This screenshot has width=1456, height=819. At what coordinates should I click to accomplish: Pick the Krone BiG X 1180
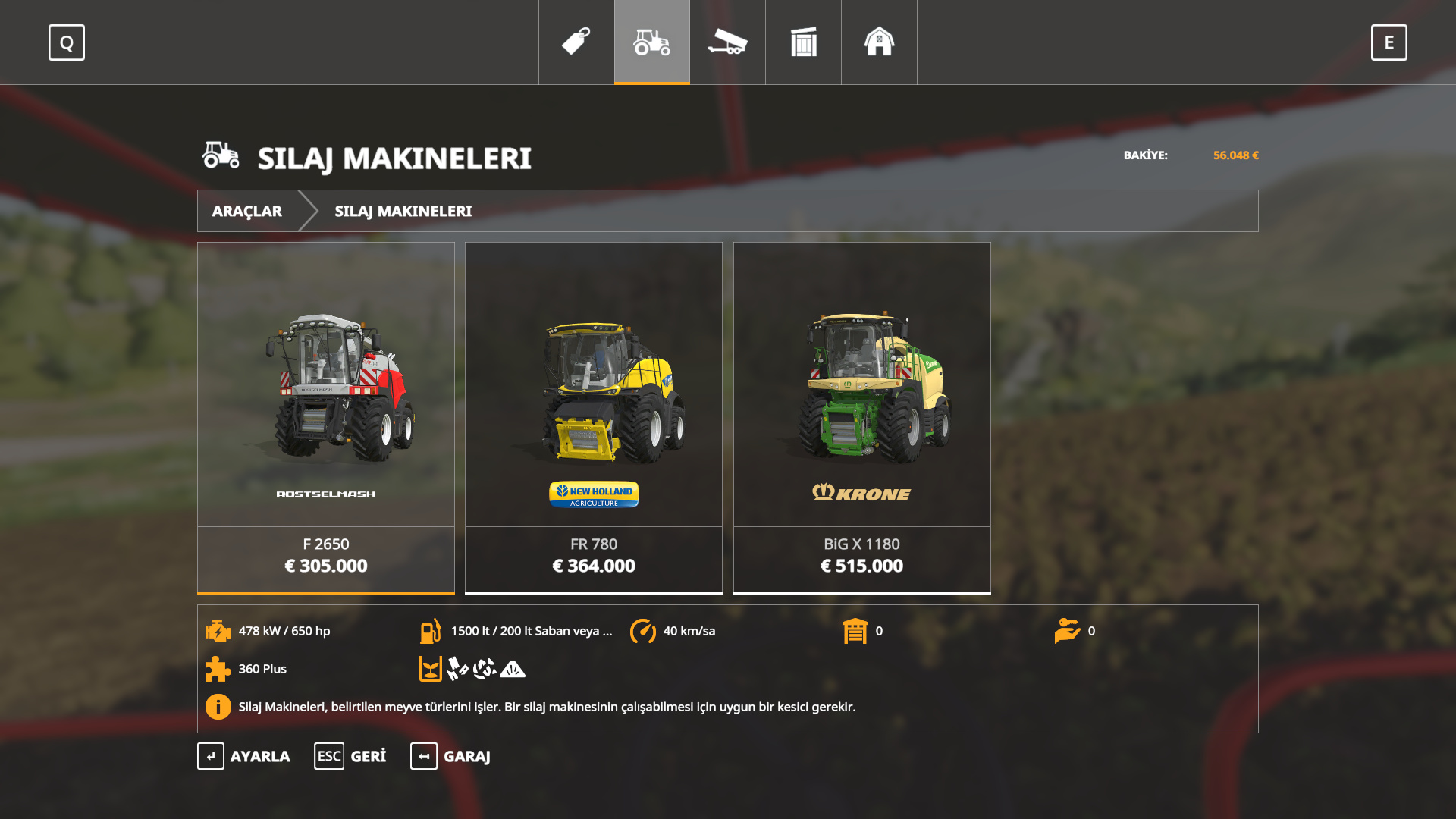862,417
